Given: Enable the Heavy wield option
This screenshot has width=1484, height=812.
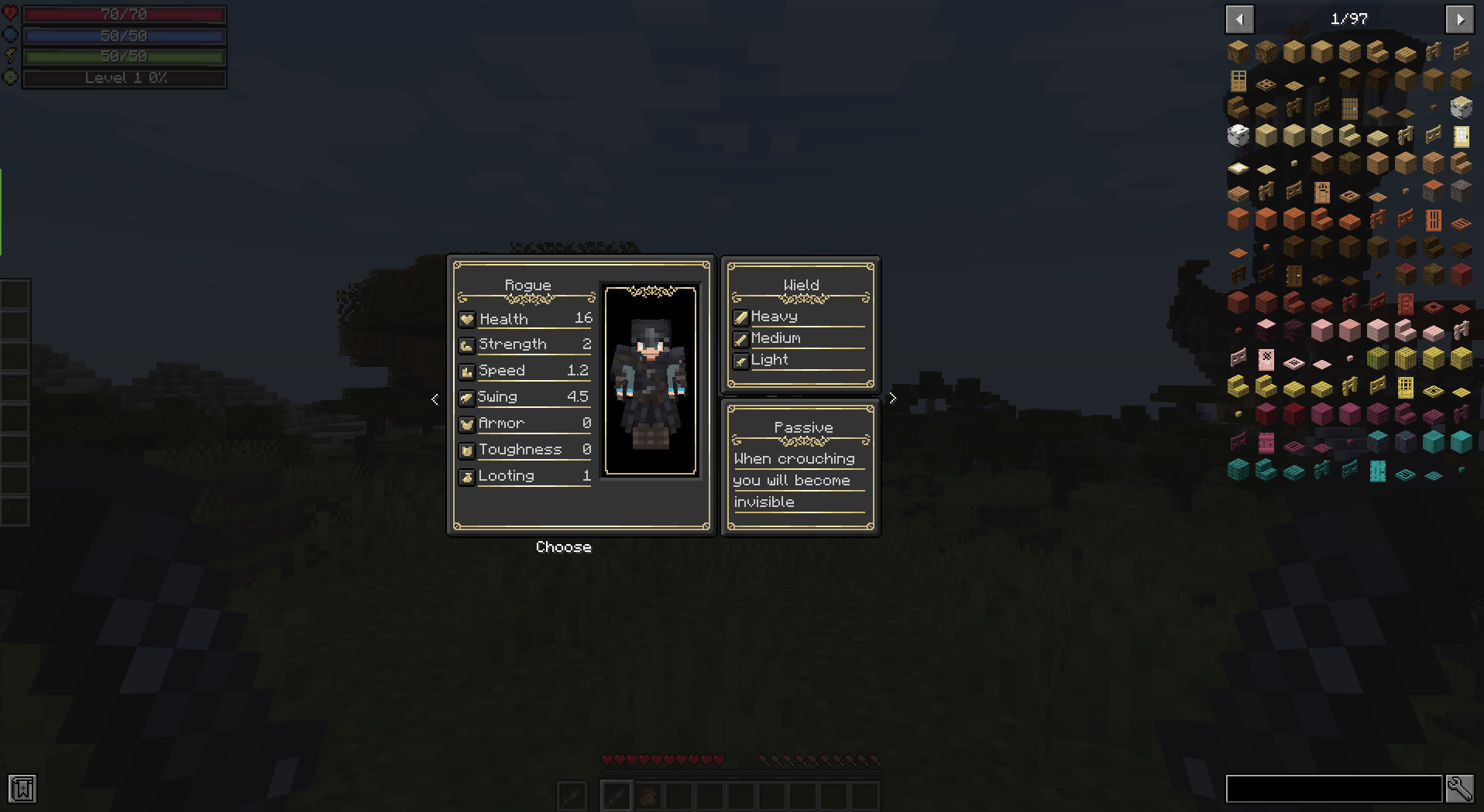Looking at the screenshot, I should (x=741, y=317).
